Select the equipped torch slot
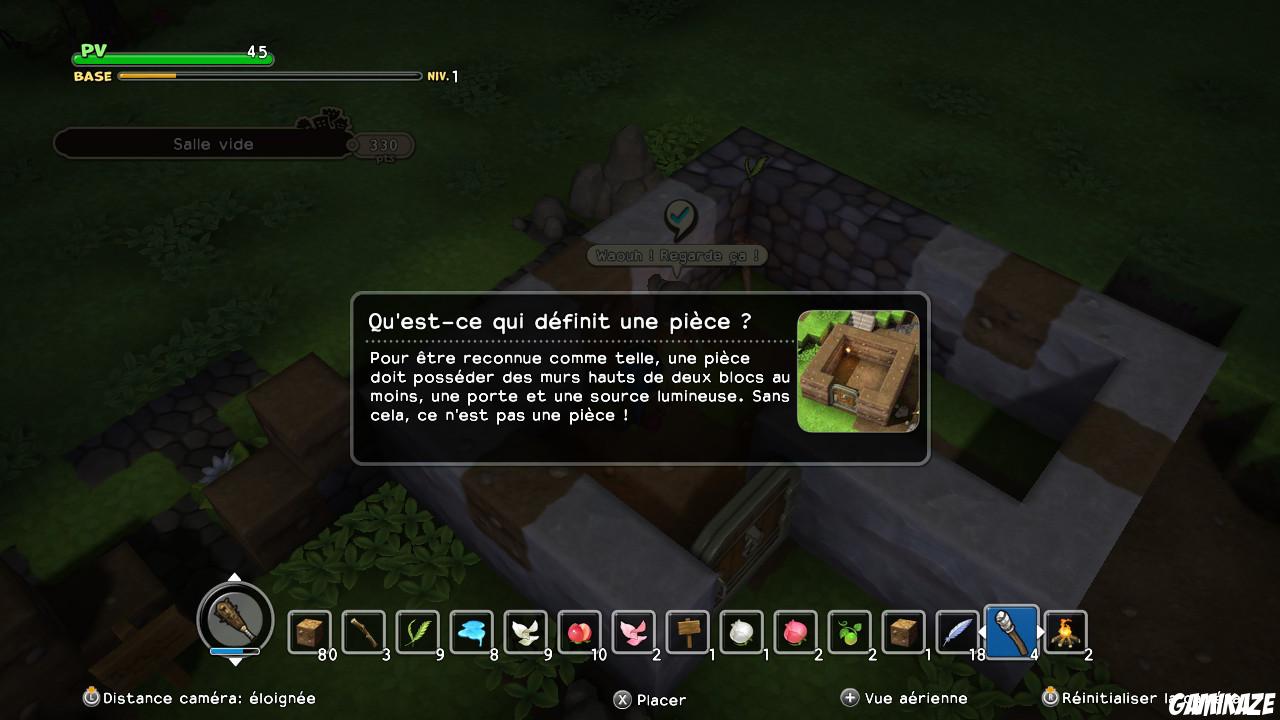Image resolution: width=1280 pixels, height=720 pixels. coord(1011,630)
